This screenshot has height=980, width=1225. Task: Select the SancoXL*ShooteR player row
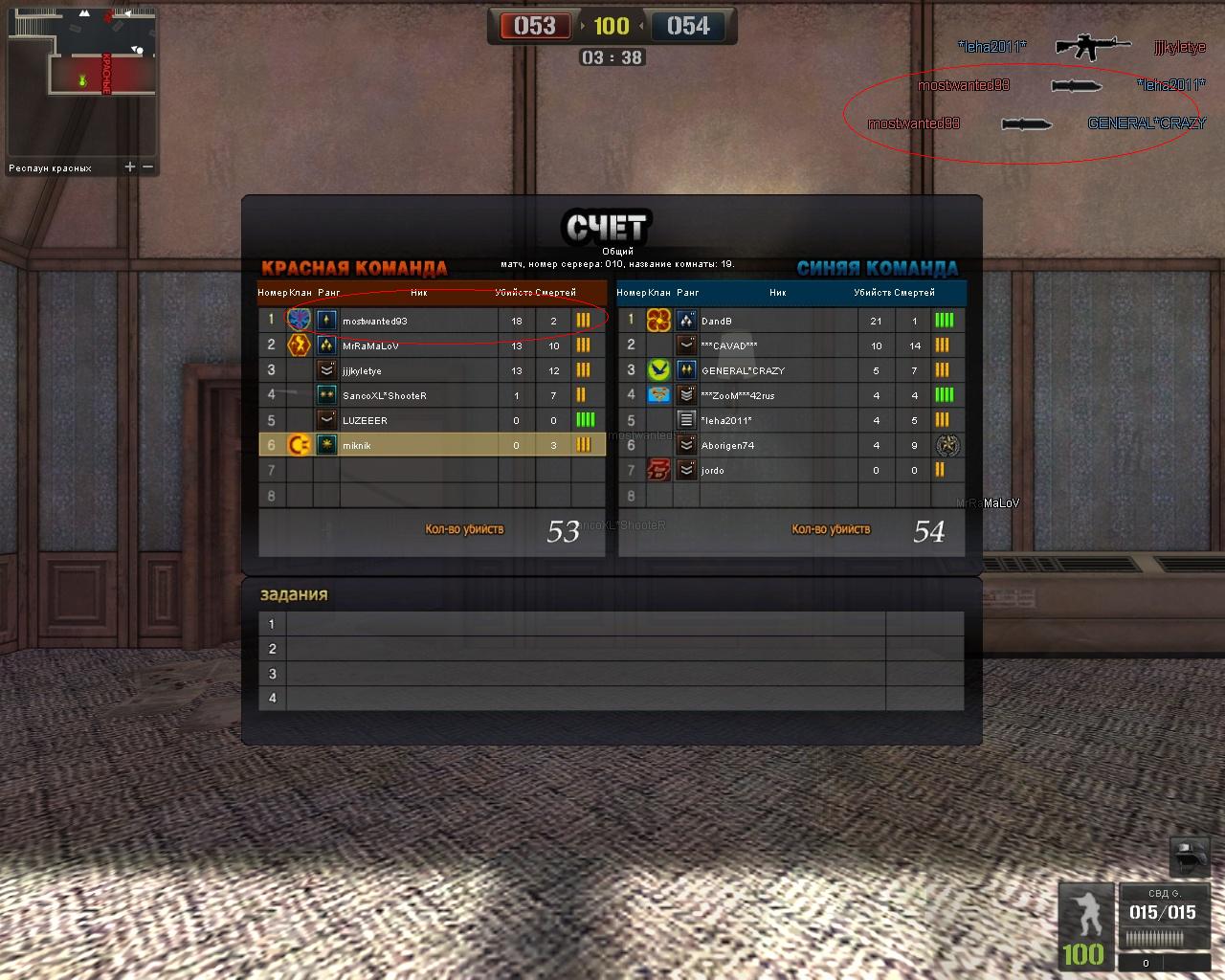(x=431, y=395)
